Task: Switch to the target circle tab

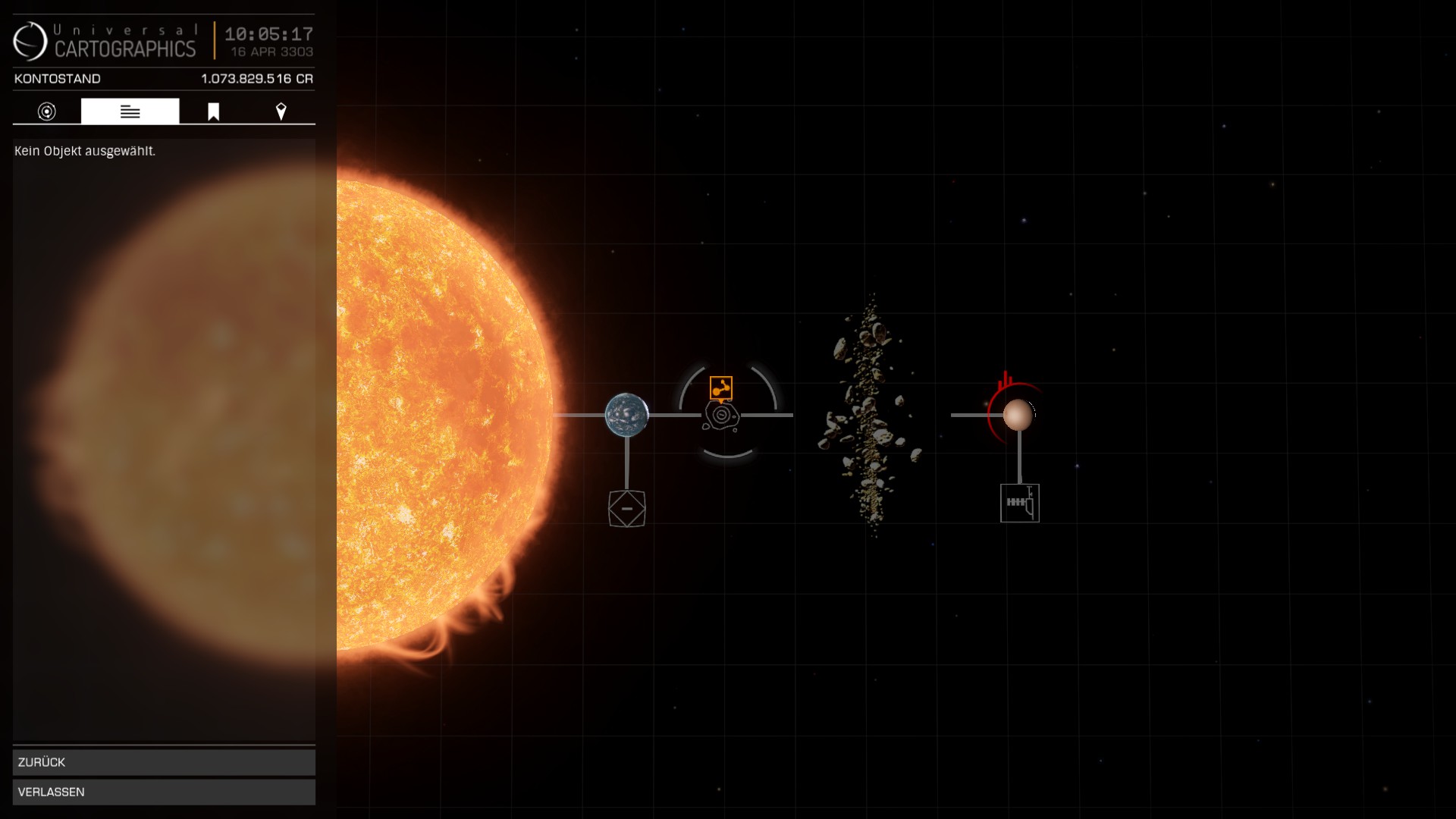Action: [47, 111]
